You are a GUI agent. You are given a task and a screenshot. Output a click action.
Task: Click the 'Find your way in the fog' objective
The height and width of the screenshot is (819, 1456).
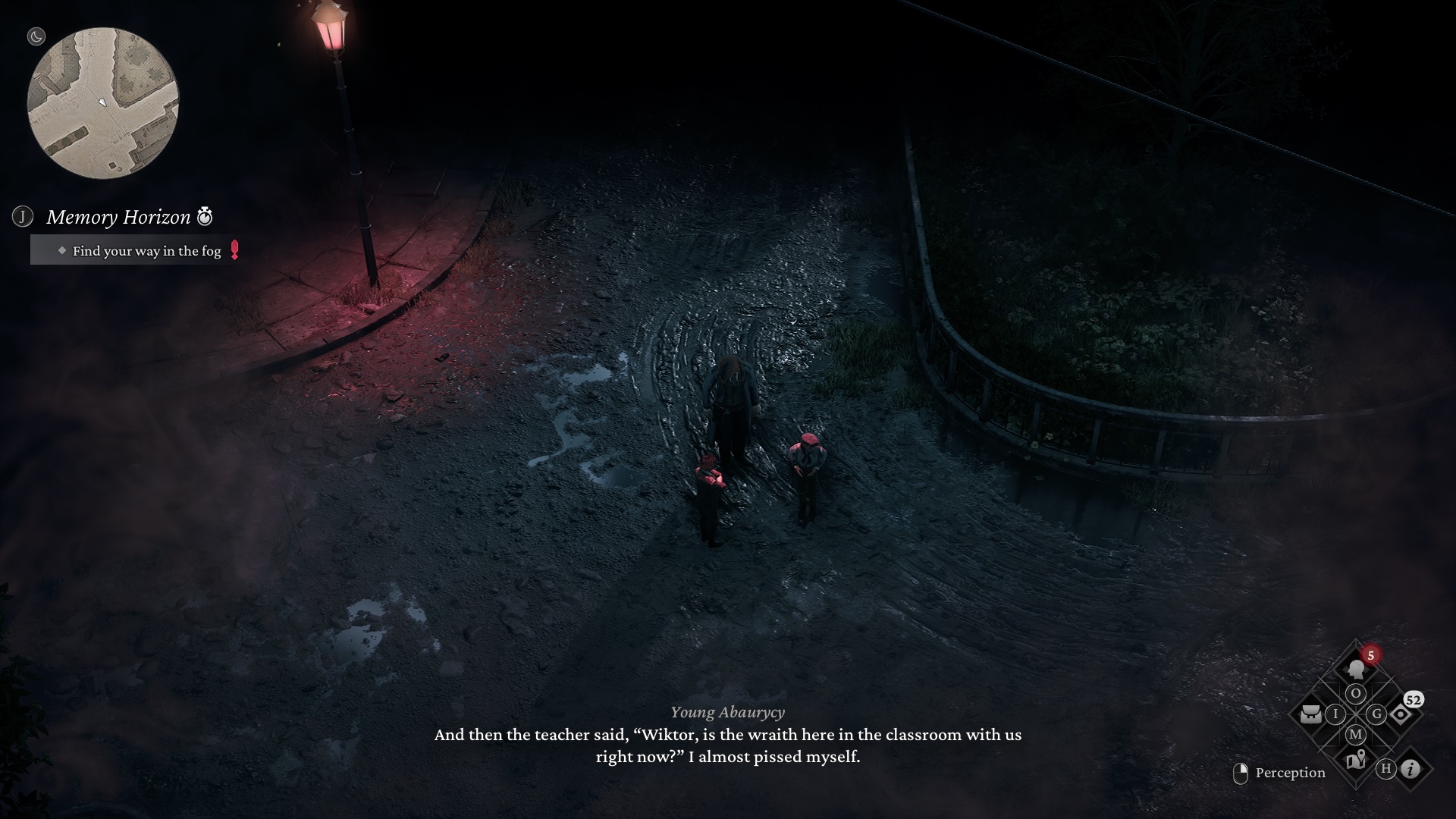pyautogui.click(x=146, y=251)
